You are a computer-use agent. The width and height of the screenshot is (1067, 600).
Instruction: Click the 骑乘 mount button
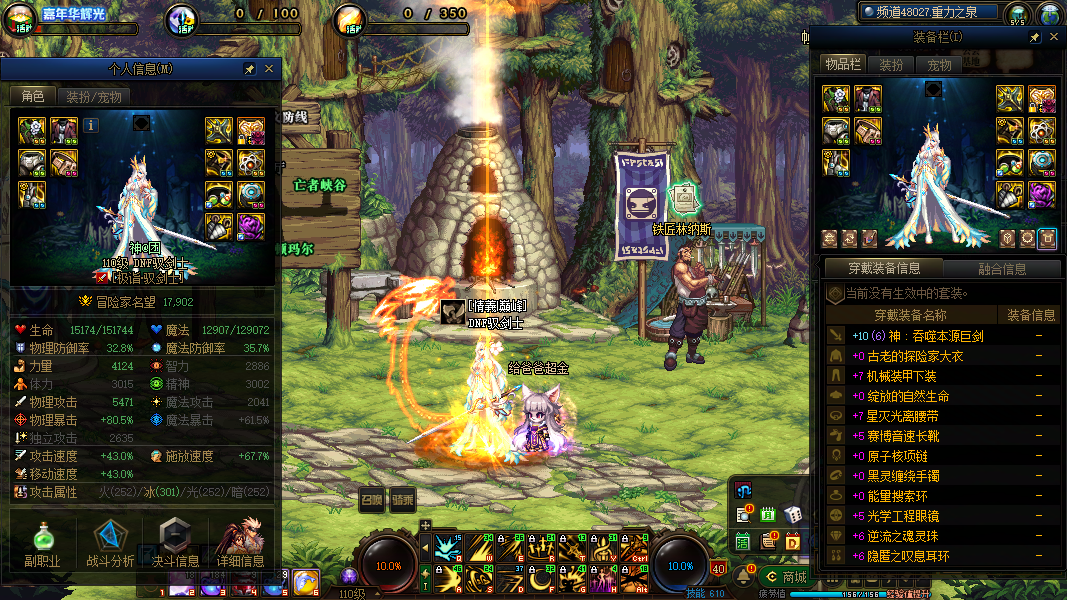coord(402,500)
